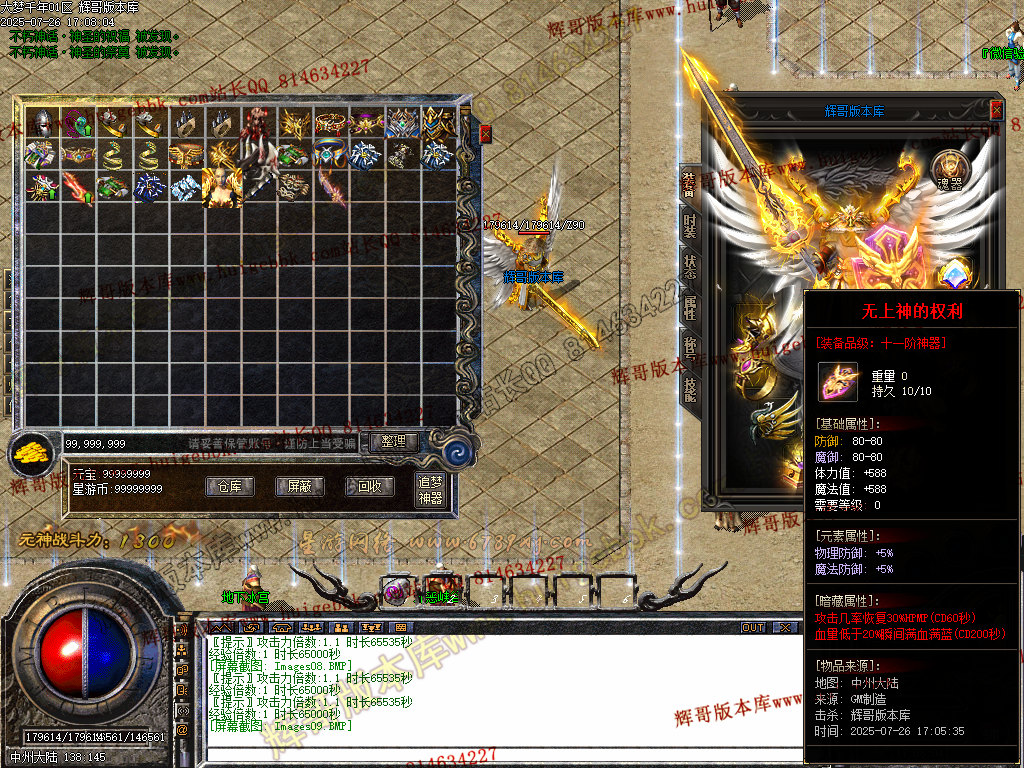
Task: Close the inventory bag window
Action: (486, 133)
